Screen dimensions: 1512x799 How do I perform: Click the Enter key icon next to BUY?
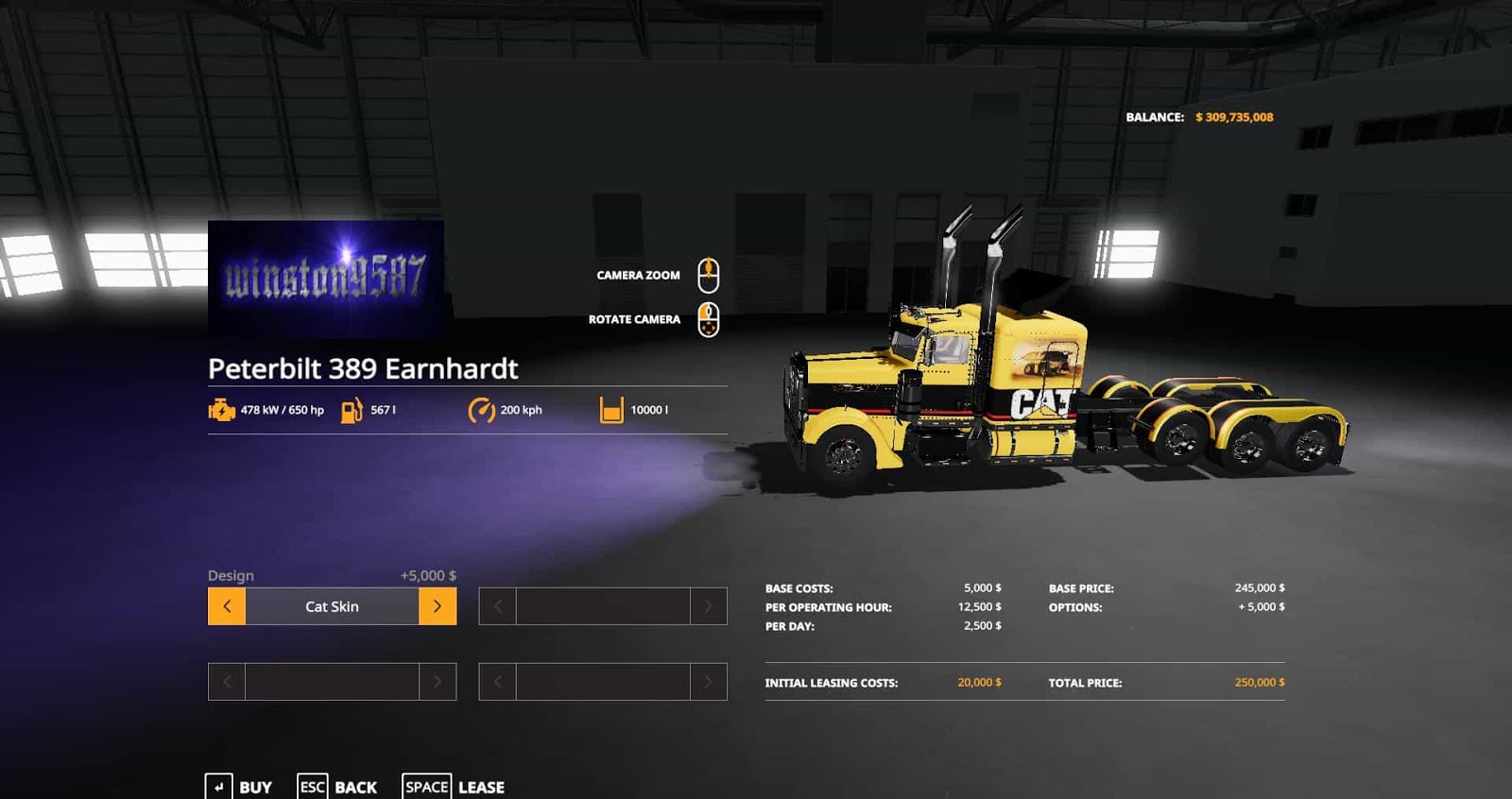tap(218, 786)
